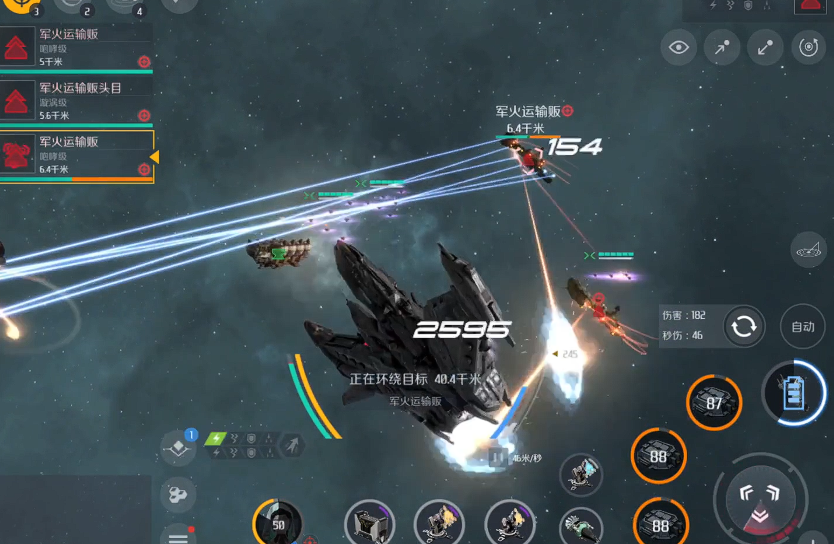Open the hamburger menu with red dot
834x544 pixels.
click(178, 534)
